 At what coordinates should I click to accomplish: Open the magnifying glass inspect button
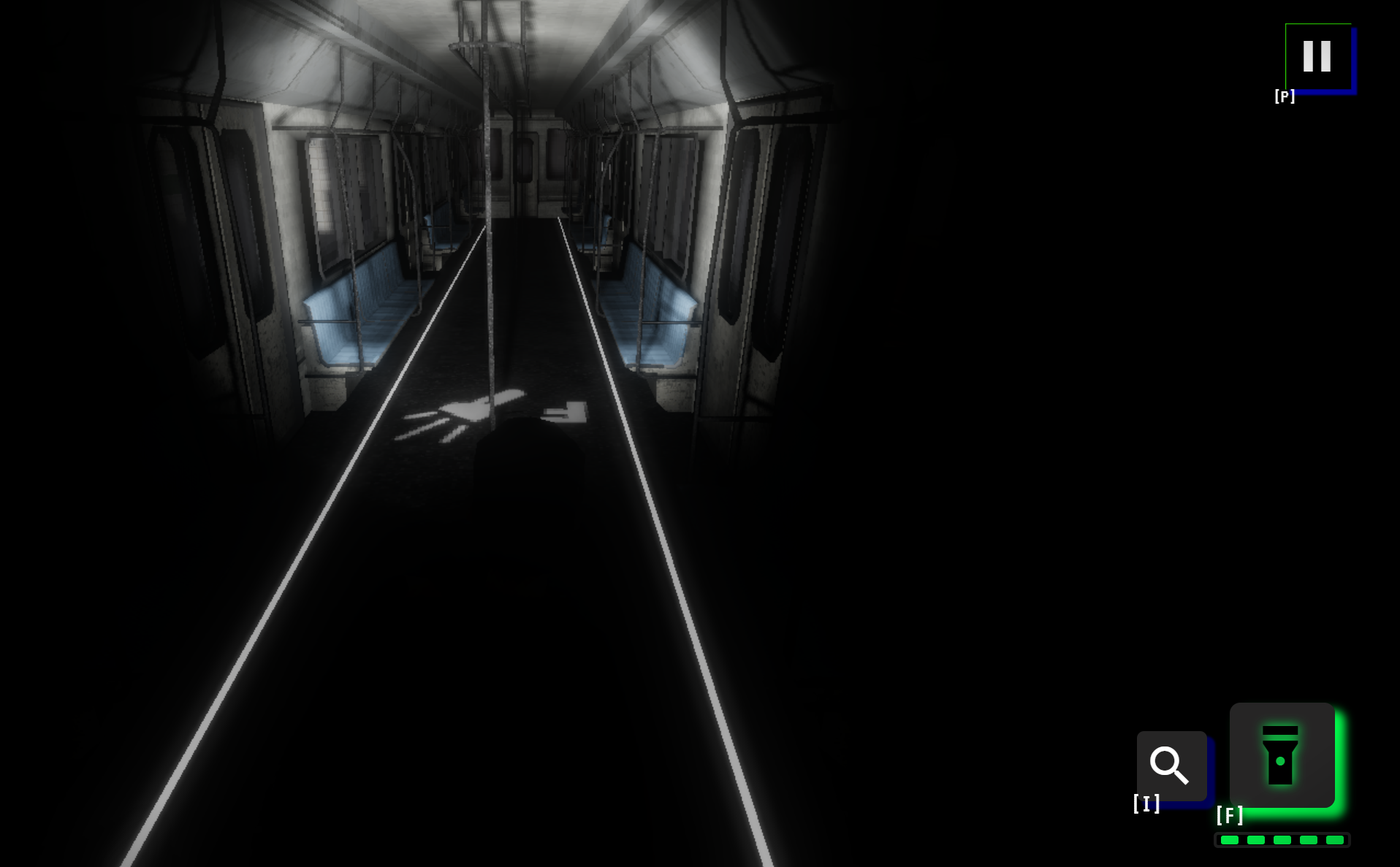pyautogui.click(x=1171, y=765)
